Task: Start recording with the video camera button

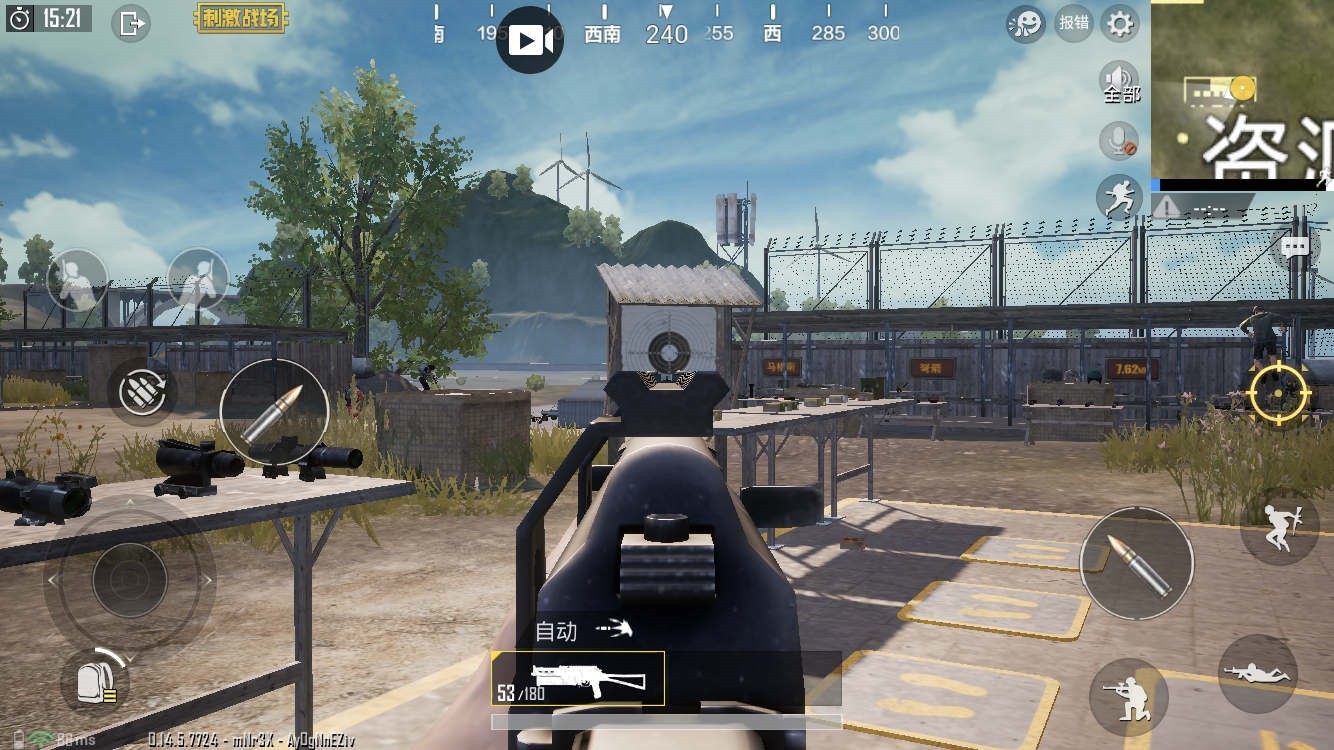Action: click(x=530, y=40)
